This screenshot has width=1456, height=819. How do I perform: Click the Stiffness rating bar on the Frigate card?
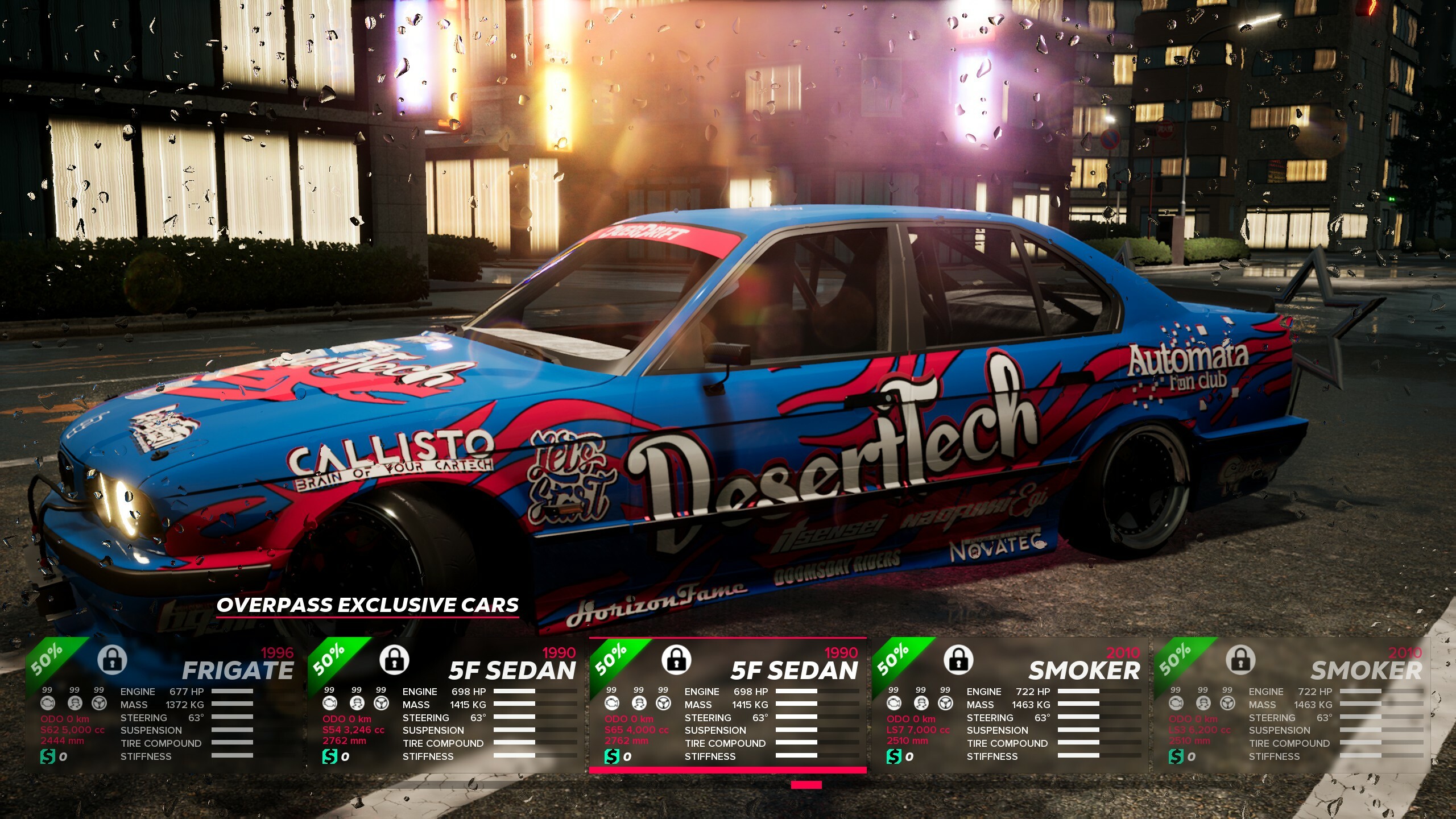click(x=233, y=756)
